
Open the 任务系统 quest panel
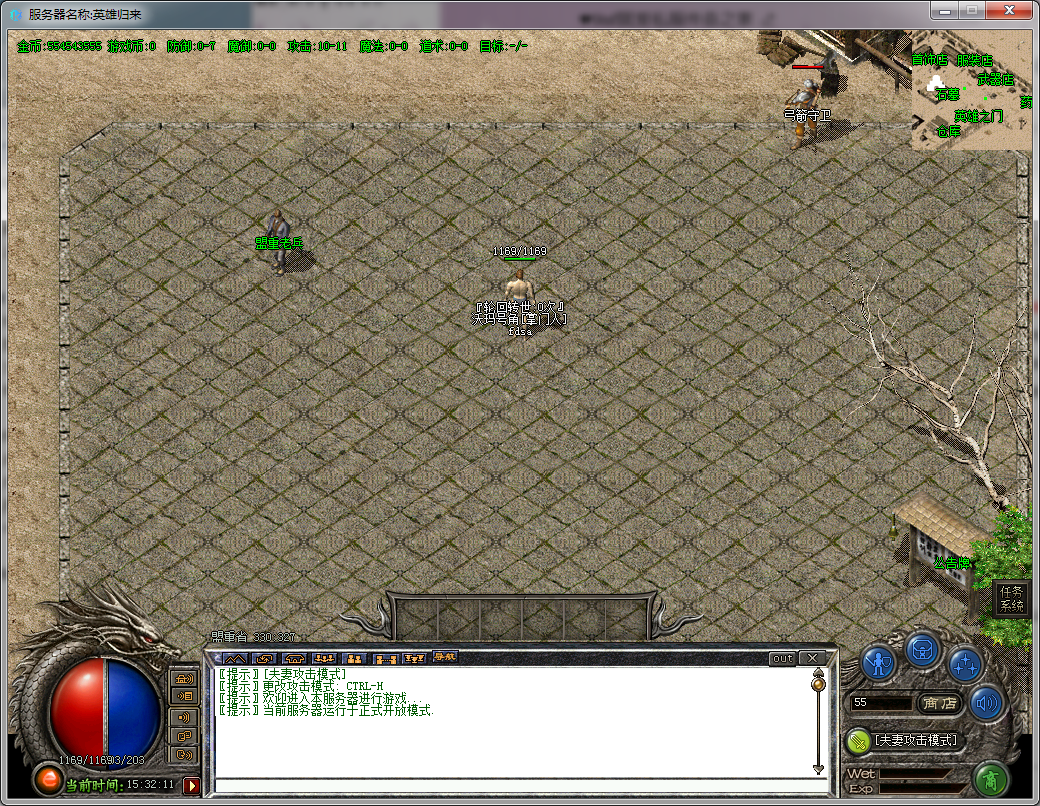(1012, 598)
